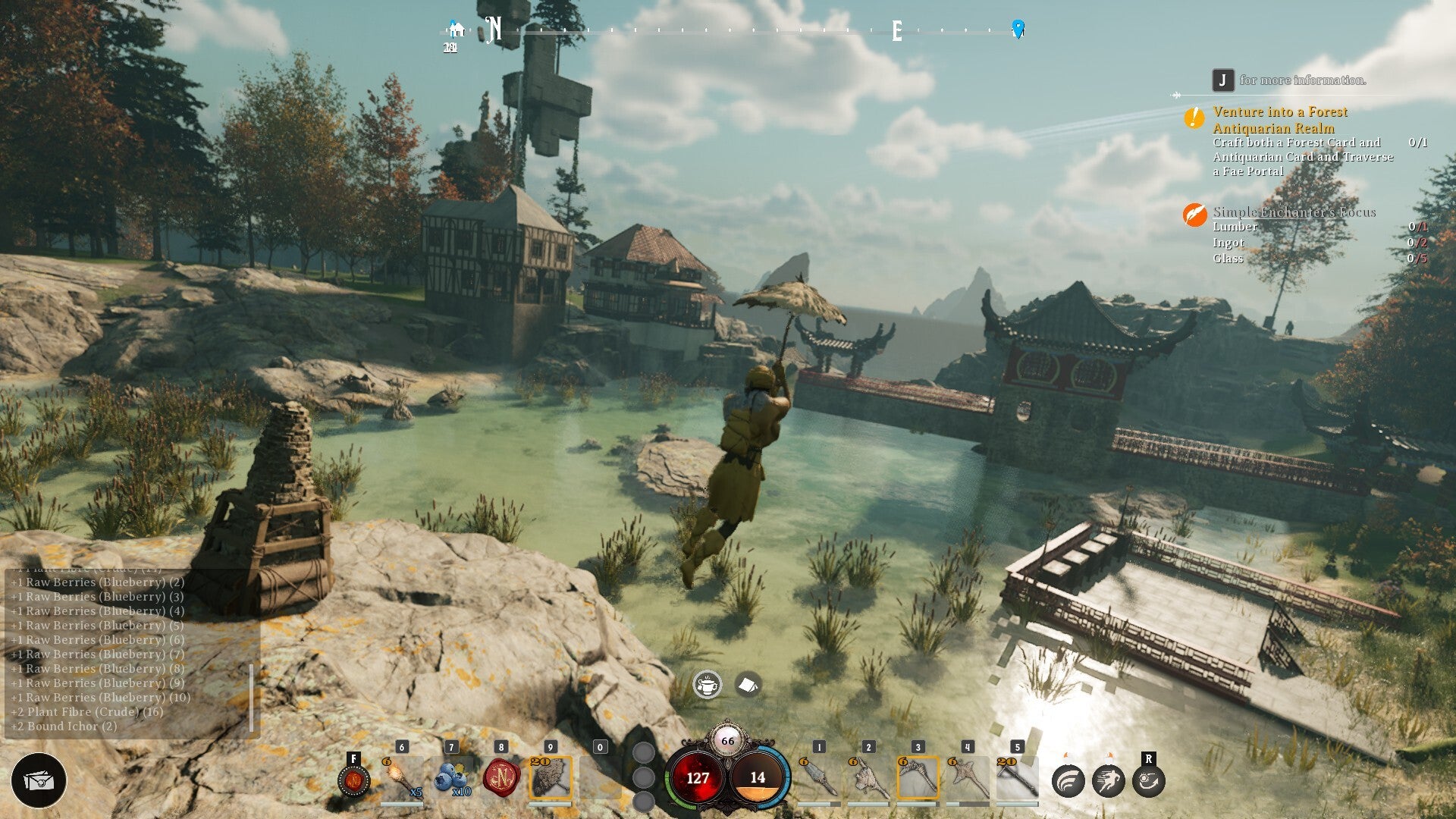
Task: Select the torch hotbar slot
Action: click(x=402, y=778)
